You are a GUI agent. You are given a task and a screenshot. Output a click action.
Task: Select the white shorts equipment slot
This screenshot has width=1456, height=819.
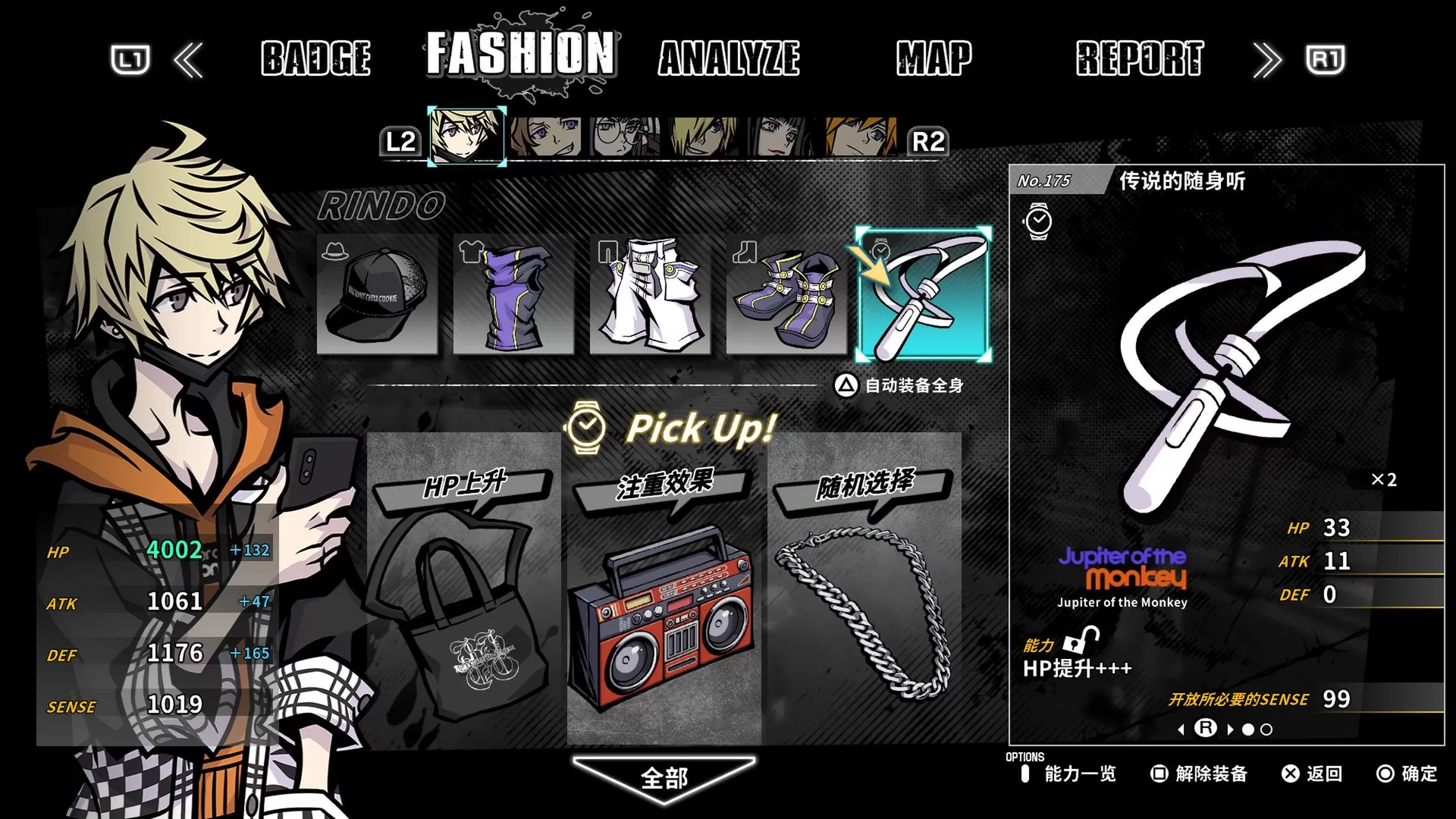(x=651, y=296)
